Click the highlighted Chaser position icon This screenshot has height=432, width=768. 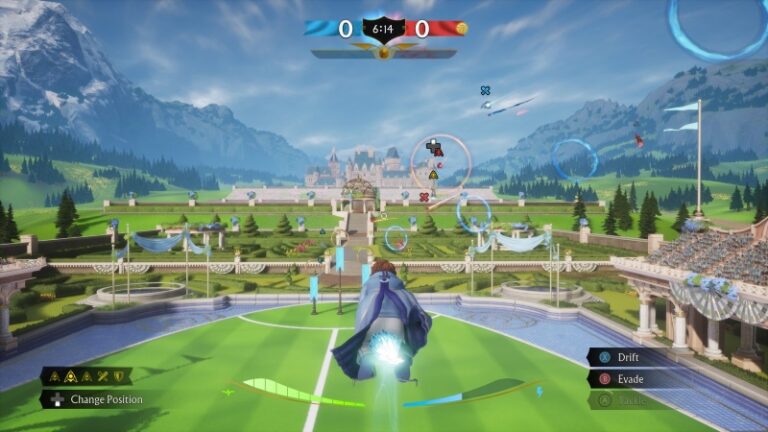(x=71, y=376)
